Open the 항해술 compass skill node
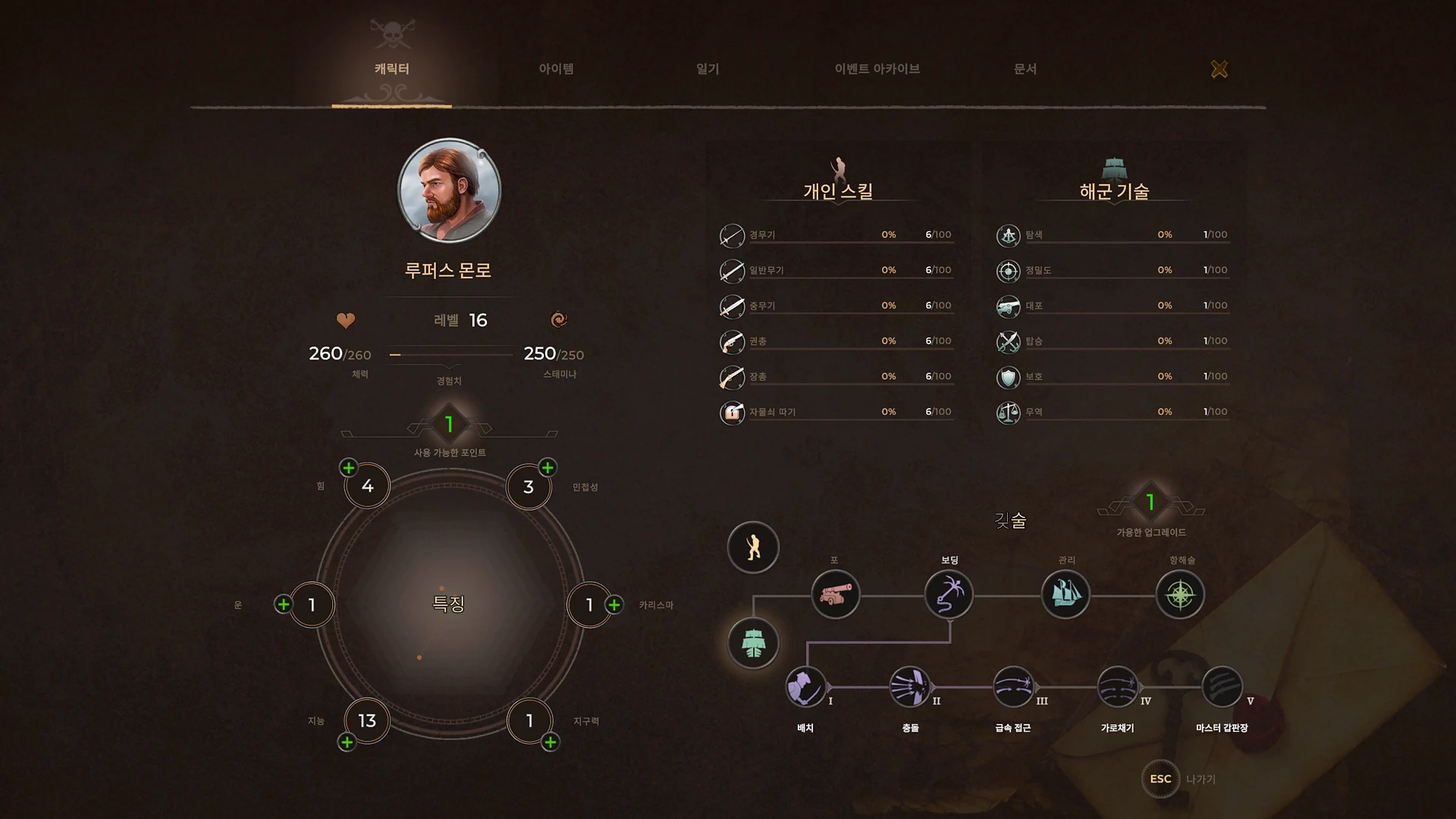1456x819 pixels. point(1180,595)
